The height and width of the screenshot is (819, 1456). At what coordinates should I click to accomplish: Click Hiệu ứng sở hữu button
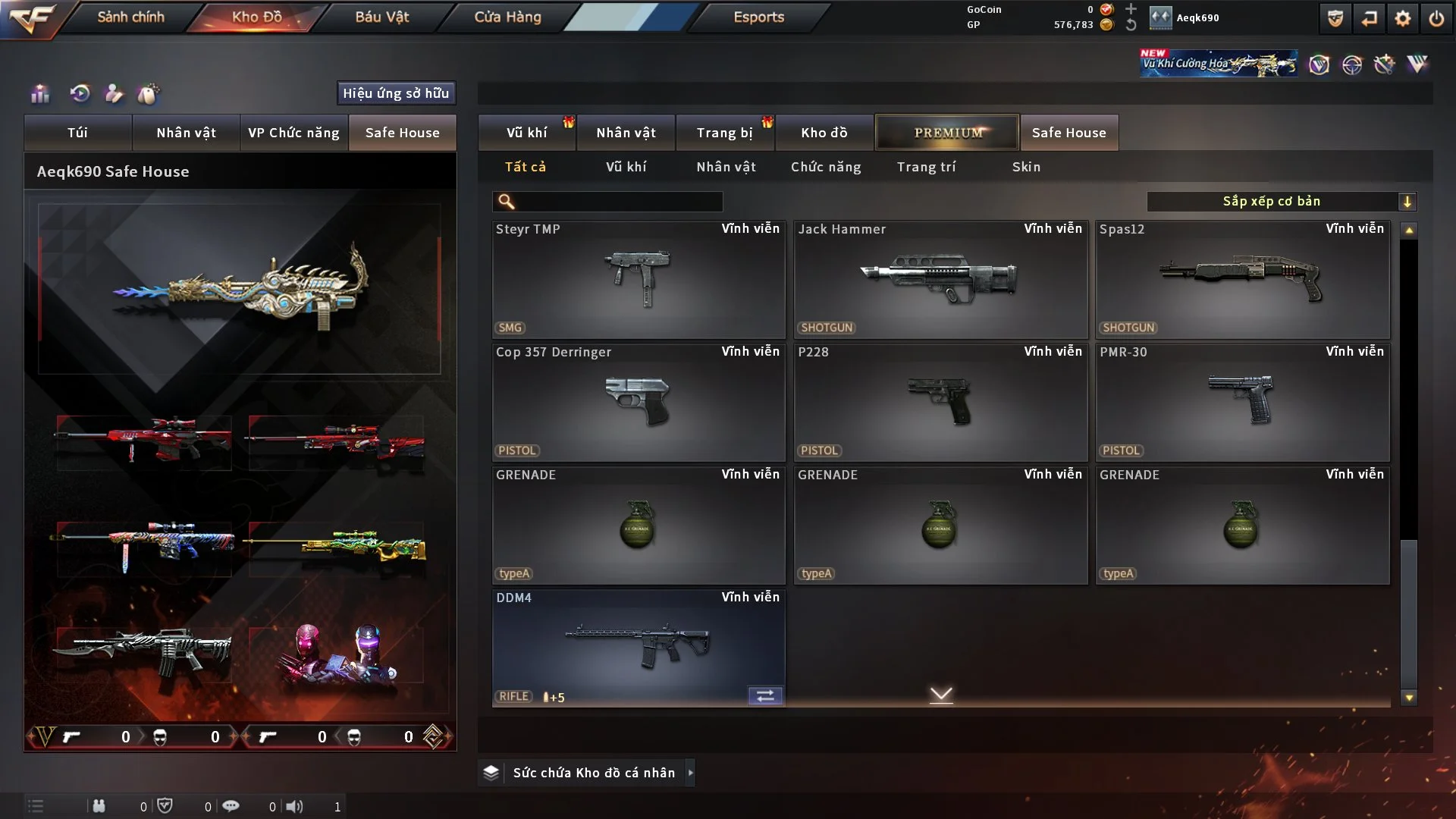[x=396, y=93]
